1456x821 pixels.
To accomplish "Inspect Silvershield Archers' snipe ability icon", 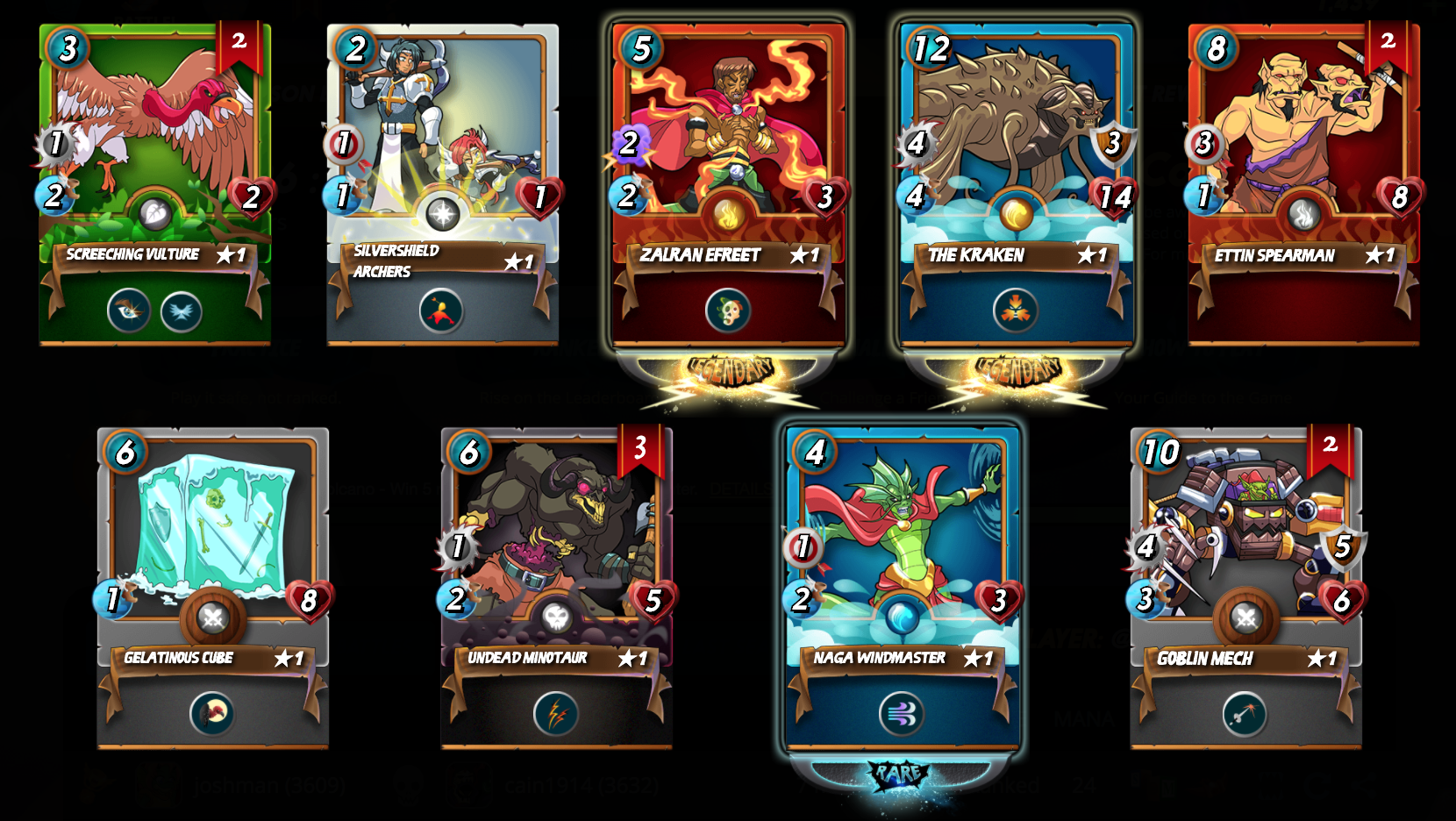I will (441, 311).
